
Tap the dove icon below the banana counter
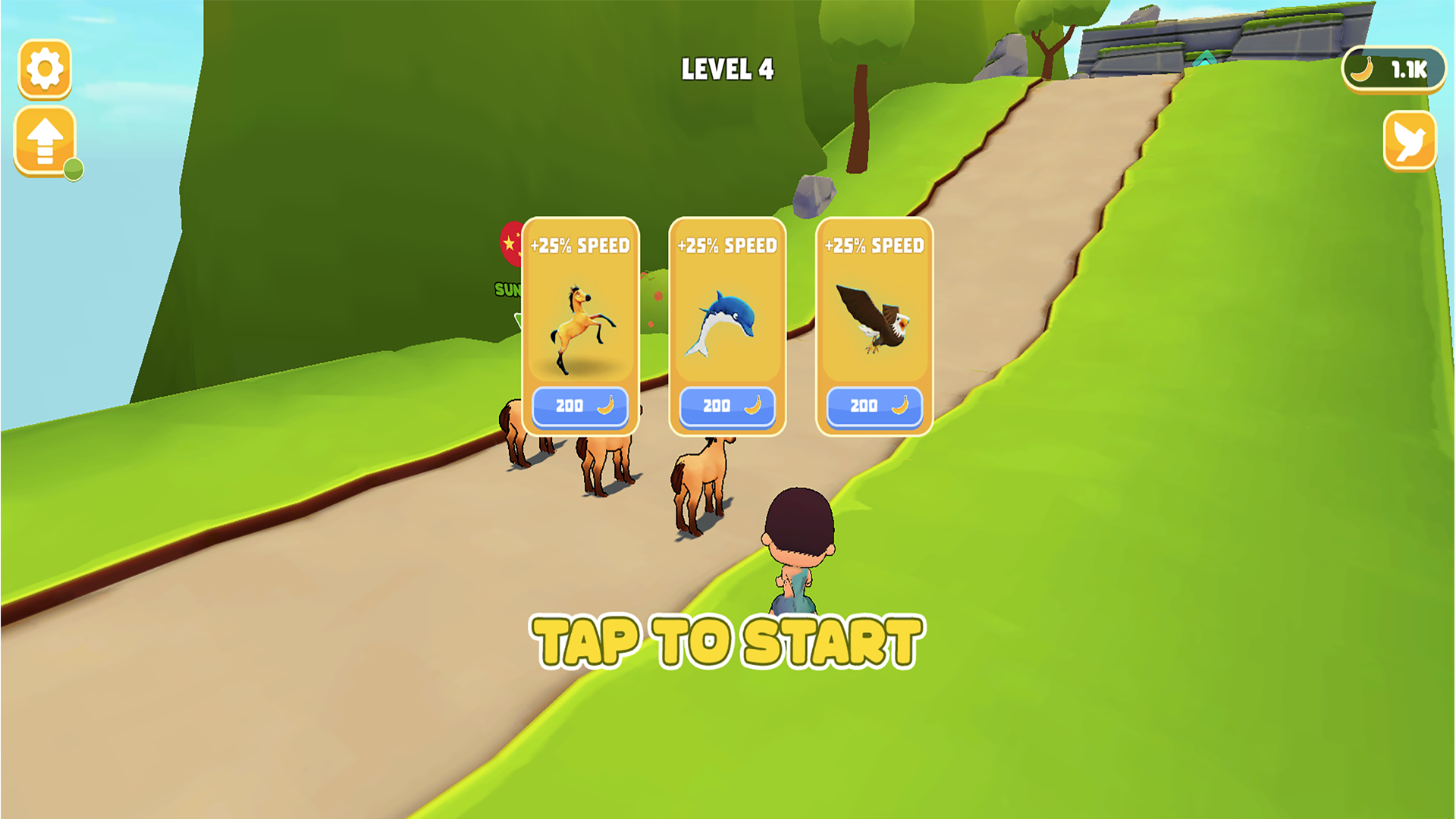coord(1410,141)
